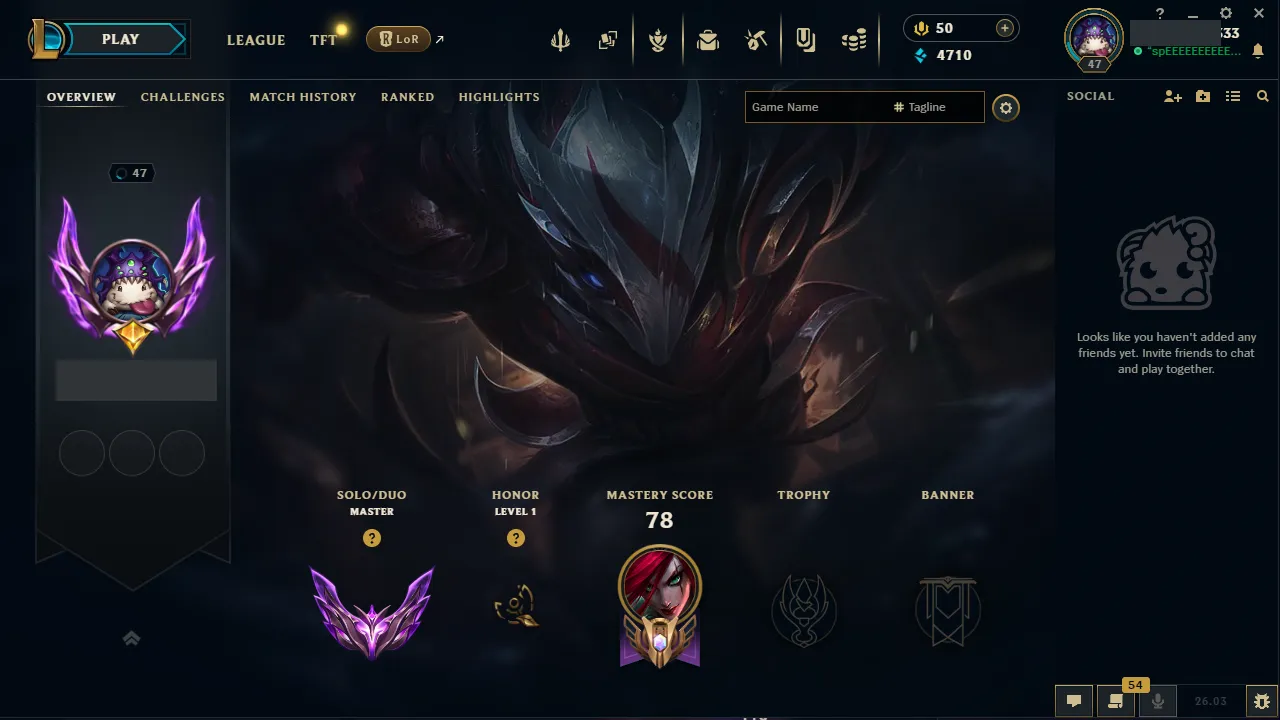Open the Clash trident icon
This screenshot has height=720, width=1280.
coord(560,39)
